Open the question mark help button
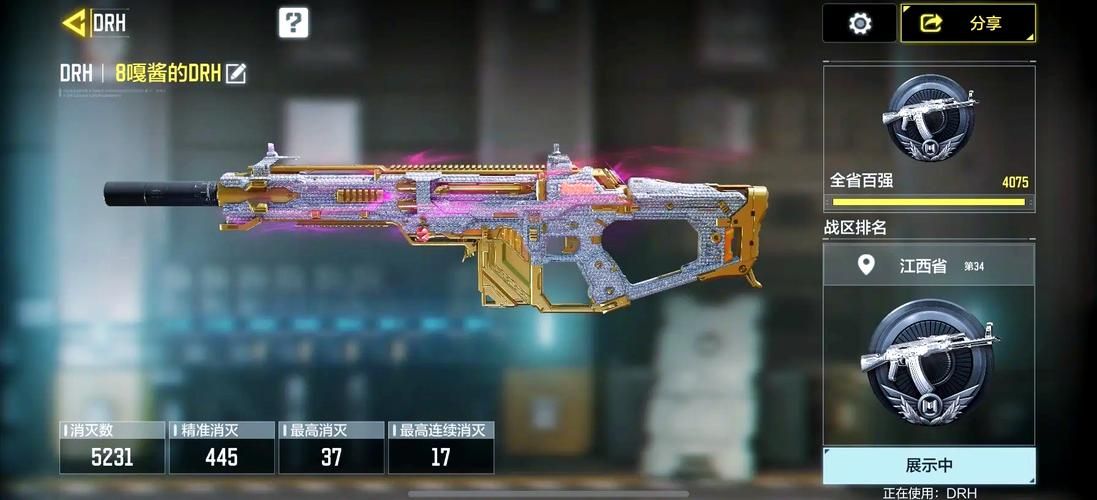 [x=293, y=22]
